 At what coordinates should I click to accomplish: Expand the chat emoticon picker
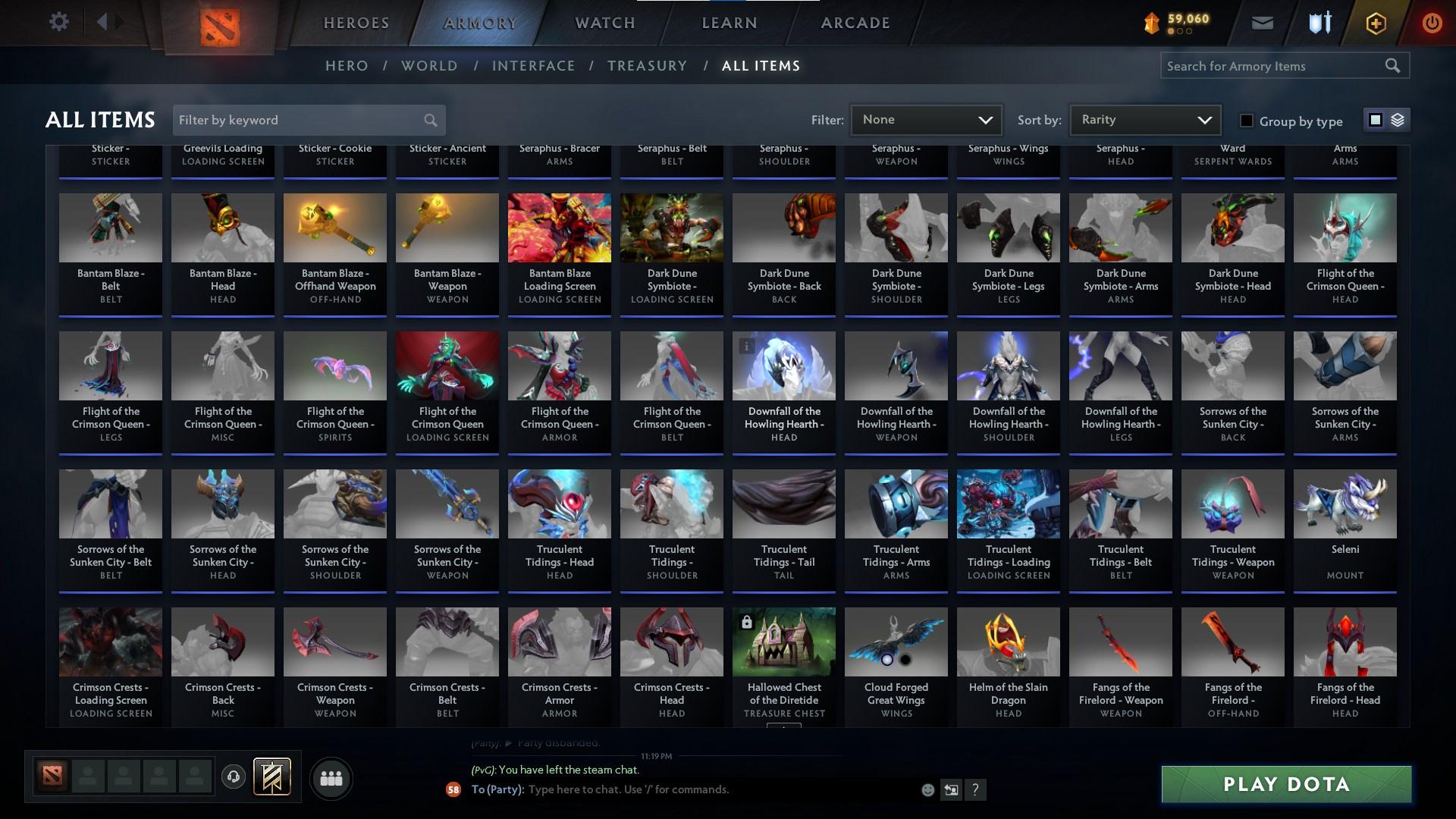coord(927,789)
